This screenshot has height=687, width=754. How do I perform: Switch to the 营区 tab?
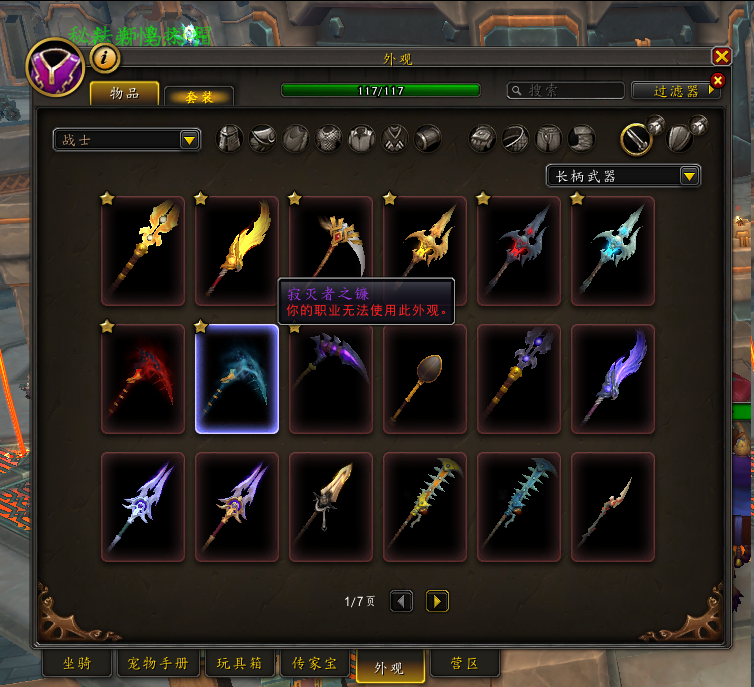pos(464,663)
